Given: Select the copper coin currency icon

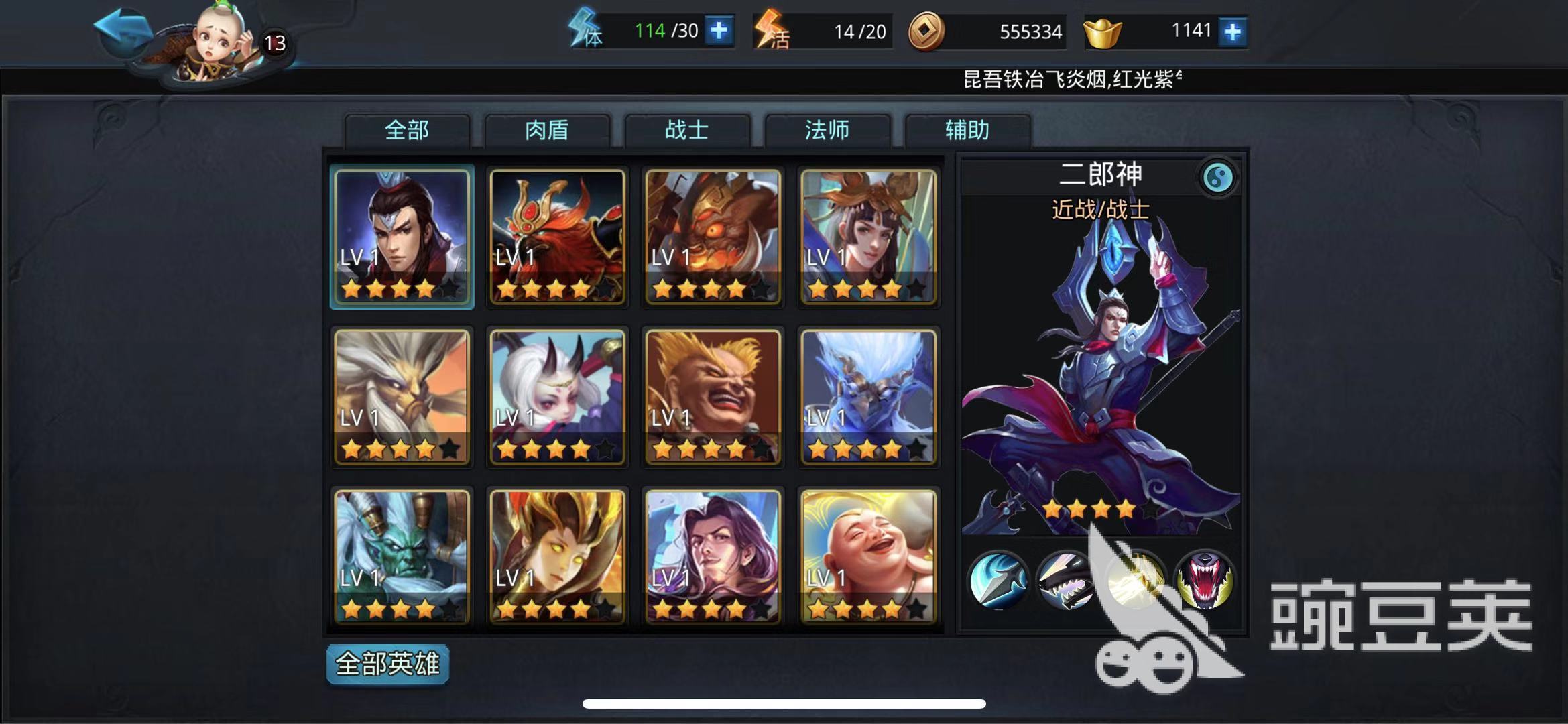Looking at the screenshot, I should 928,29.
